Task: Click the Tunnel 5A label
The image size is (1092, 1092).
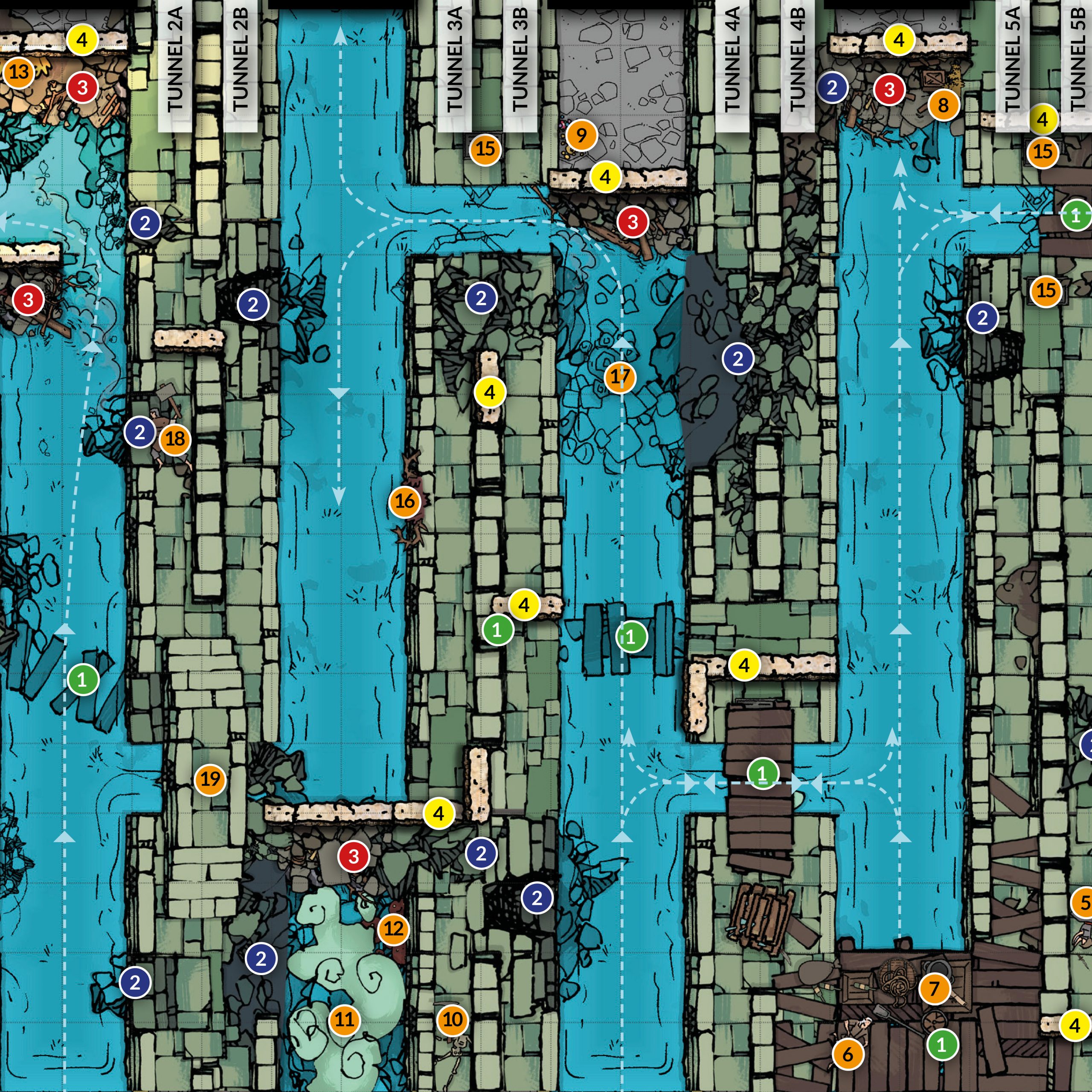Action: pyautogui.click(x=1012, y=59)
